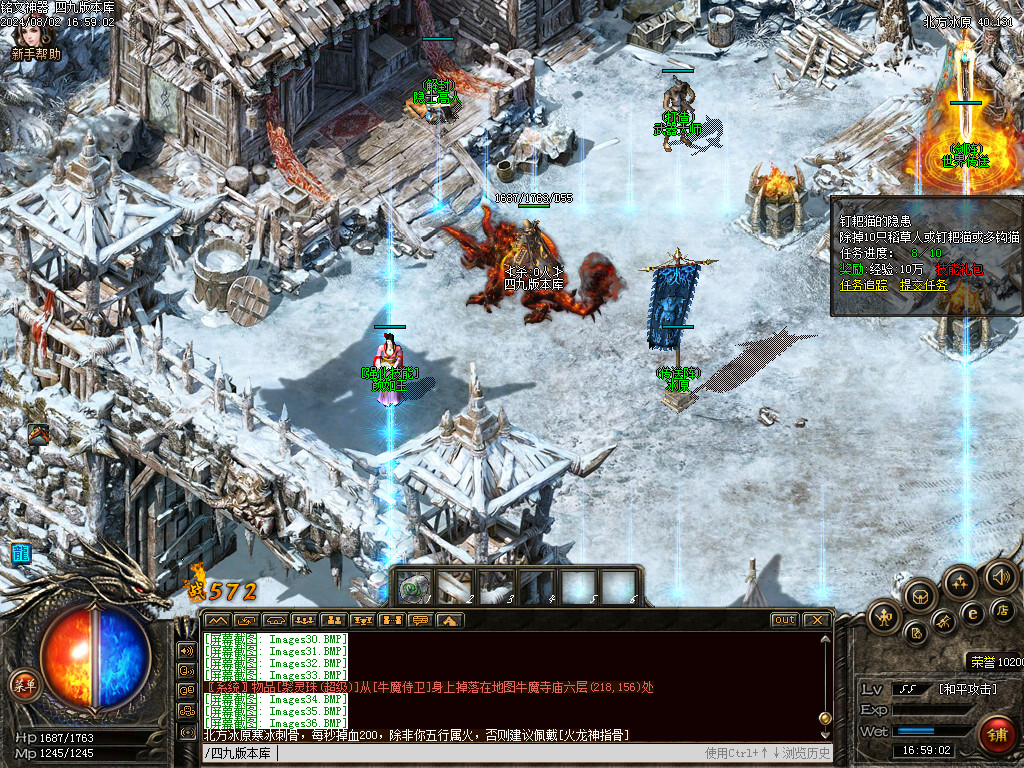Click the round 'e' button
The image size is (1024, 768).
972,613
